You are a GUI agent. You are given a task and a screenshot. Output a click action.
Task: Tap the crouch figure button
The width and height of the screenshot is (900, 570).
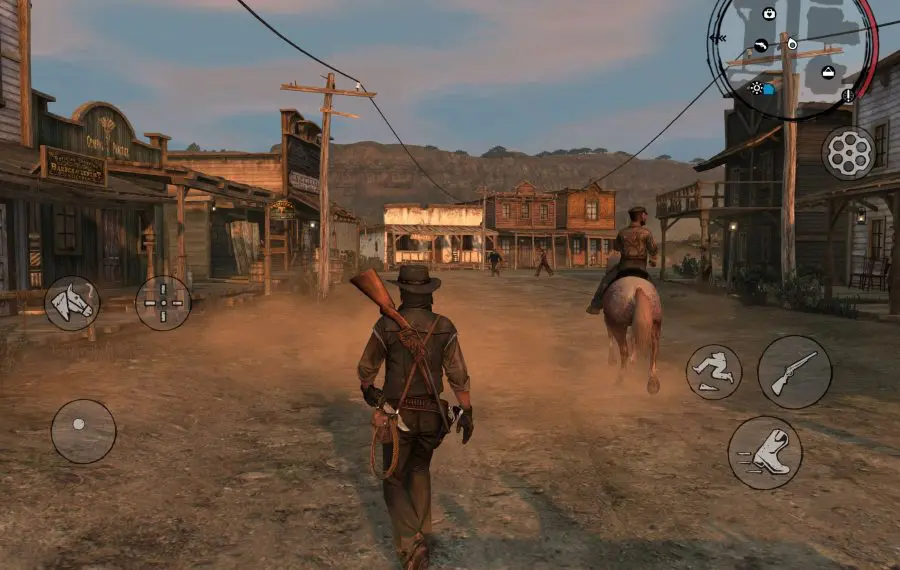(x=714, y=372)
